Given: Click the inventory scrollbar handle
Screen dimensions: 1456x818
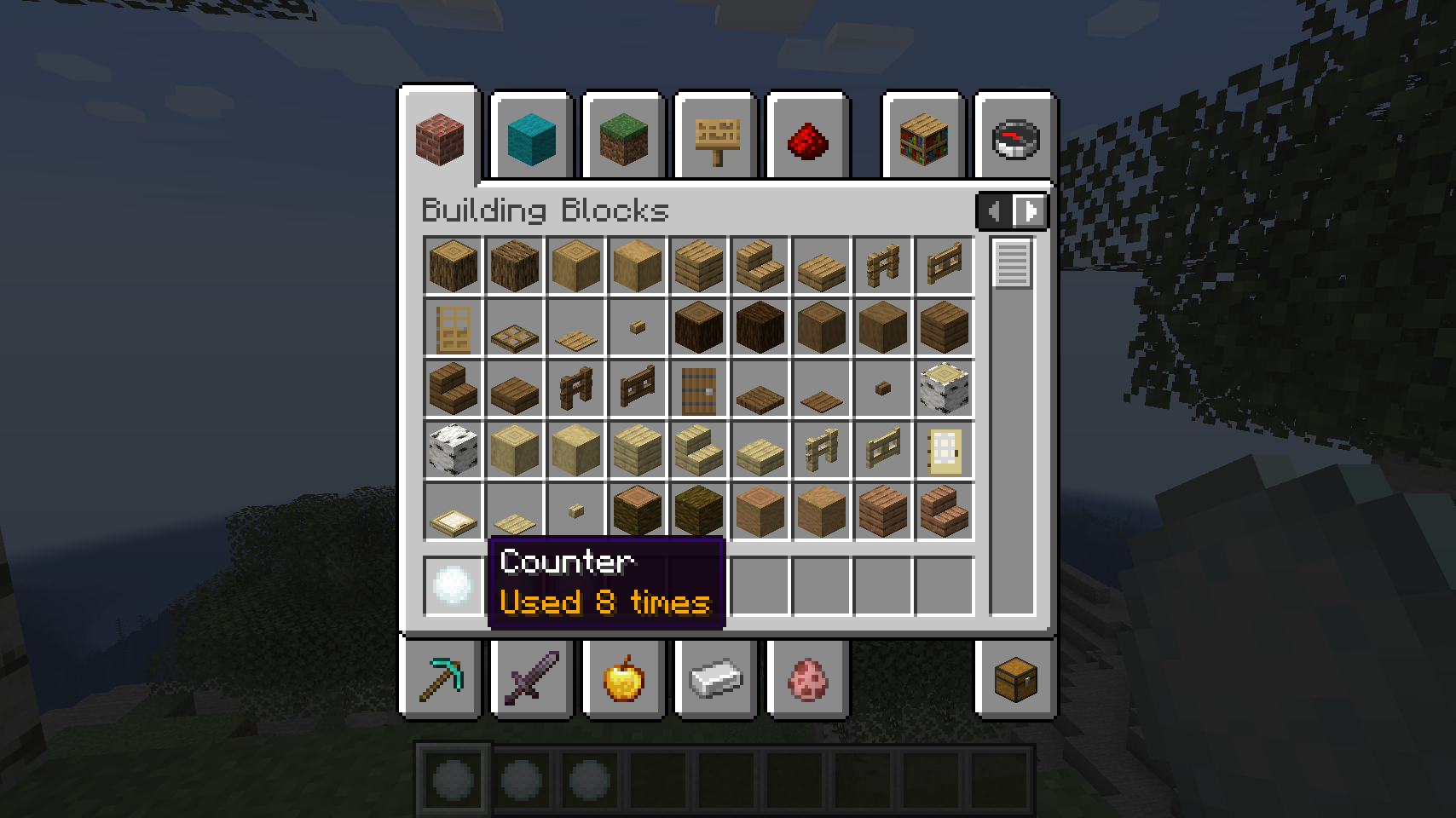Looking at the screenshot, I should click(x=1011, y=266).
